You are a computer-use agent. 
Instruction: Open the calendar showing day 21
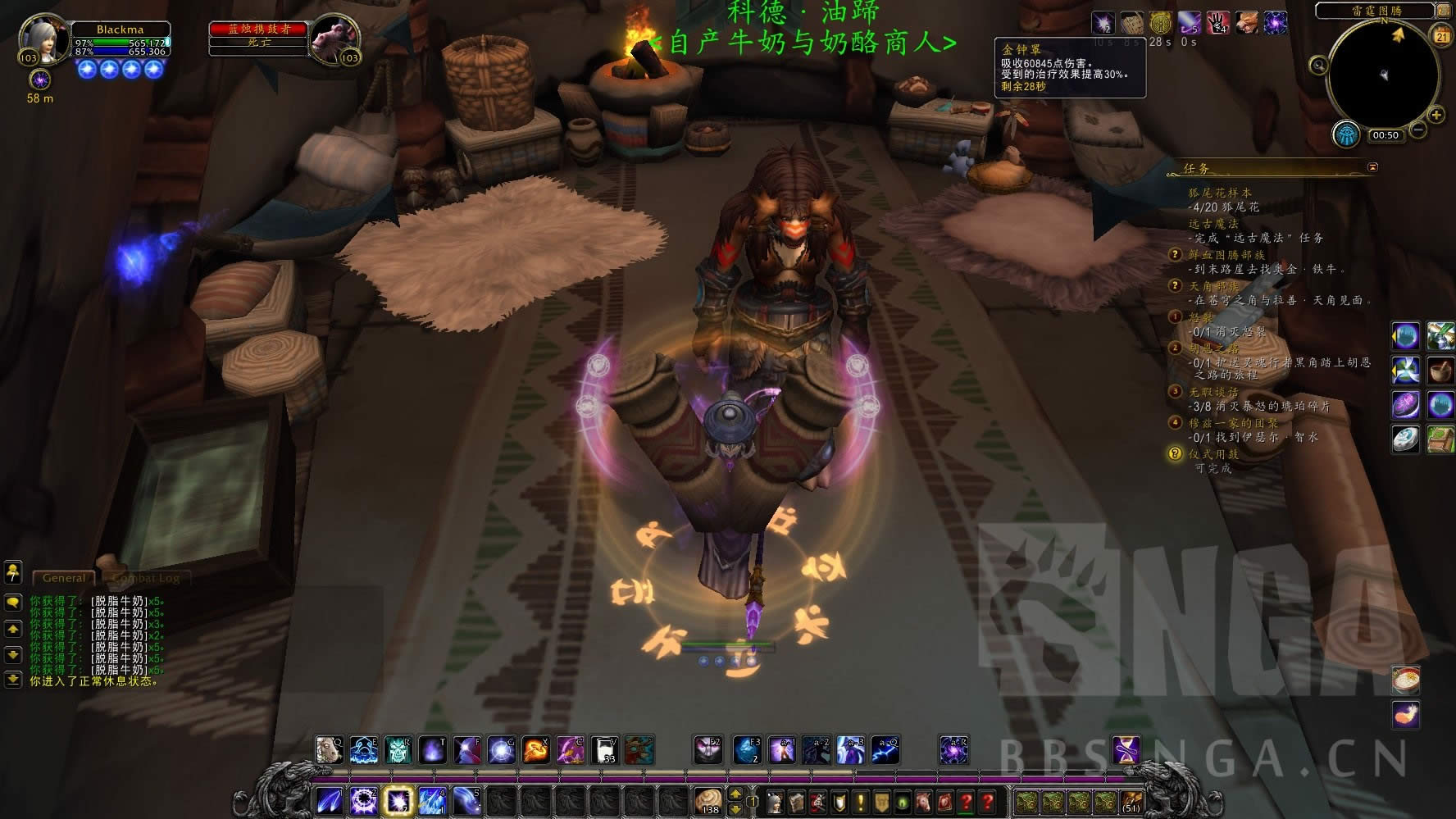[1442, 34]
